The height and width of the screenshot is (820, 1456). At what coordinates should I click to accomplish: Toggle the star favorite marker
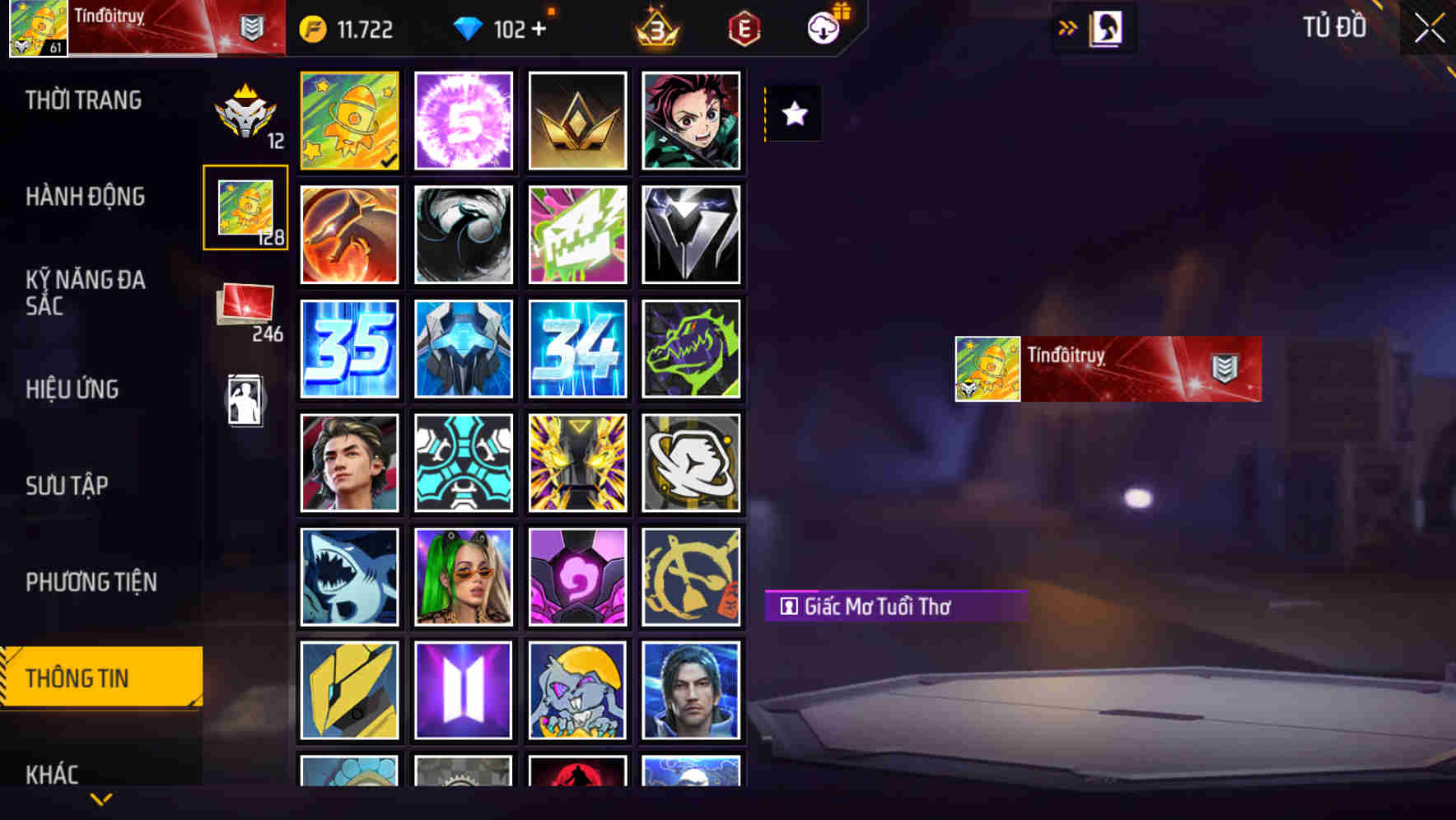click(793, 114)
